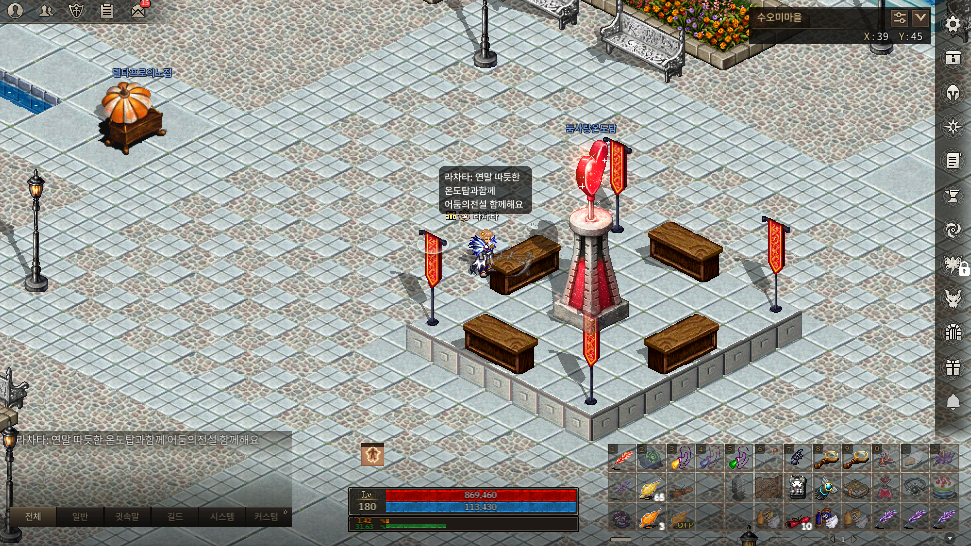971x546 pixels.
Task: Open the gift box icon
Action: pos(952,367)
